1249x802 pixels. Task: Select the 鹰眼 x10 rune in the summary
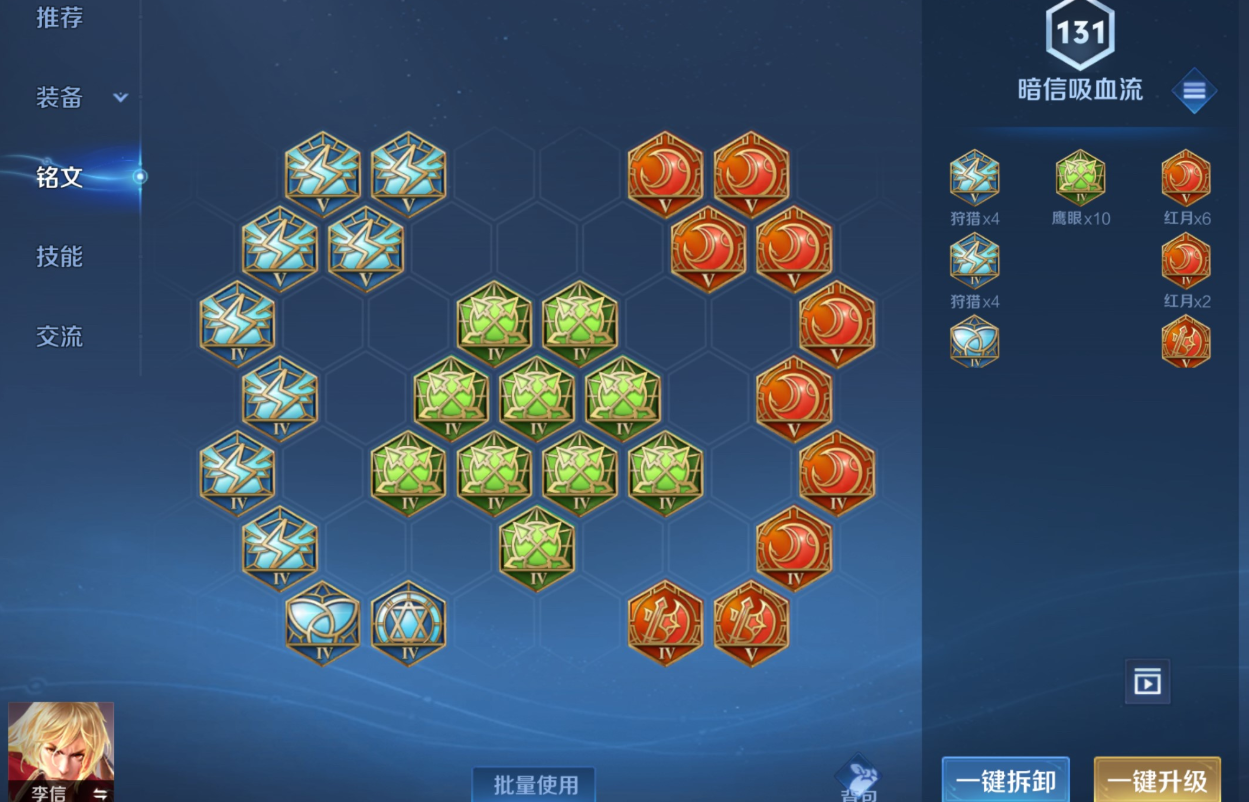pos(1080,178)
